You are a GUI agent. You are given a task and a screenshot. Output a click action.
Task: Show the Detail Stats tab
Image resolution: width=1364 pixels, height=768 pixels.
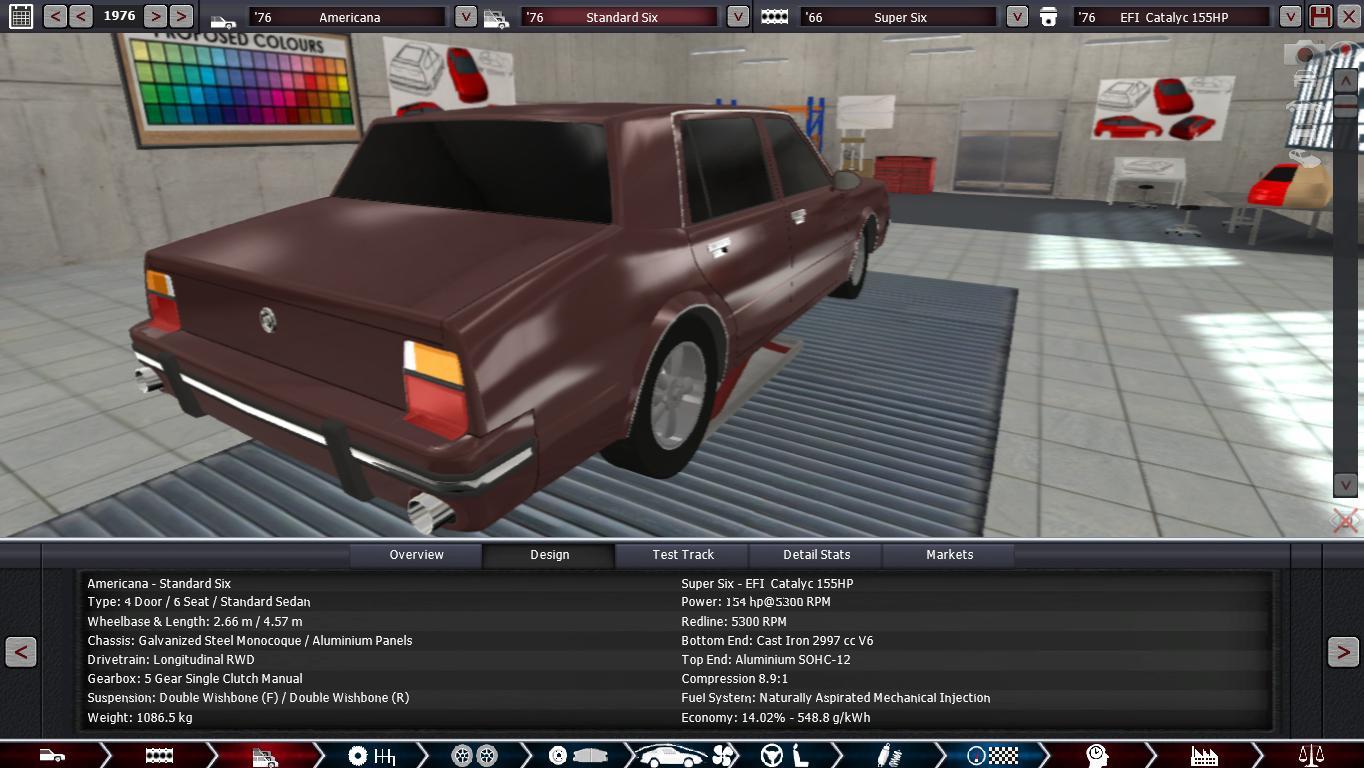point(816,555)
